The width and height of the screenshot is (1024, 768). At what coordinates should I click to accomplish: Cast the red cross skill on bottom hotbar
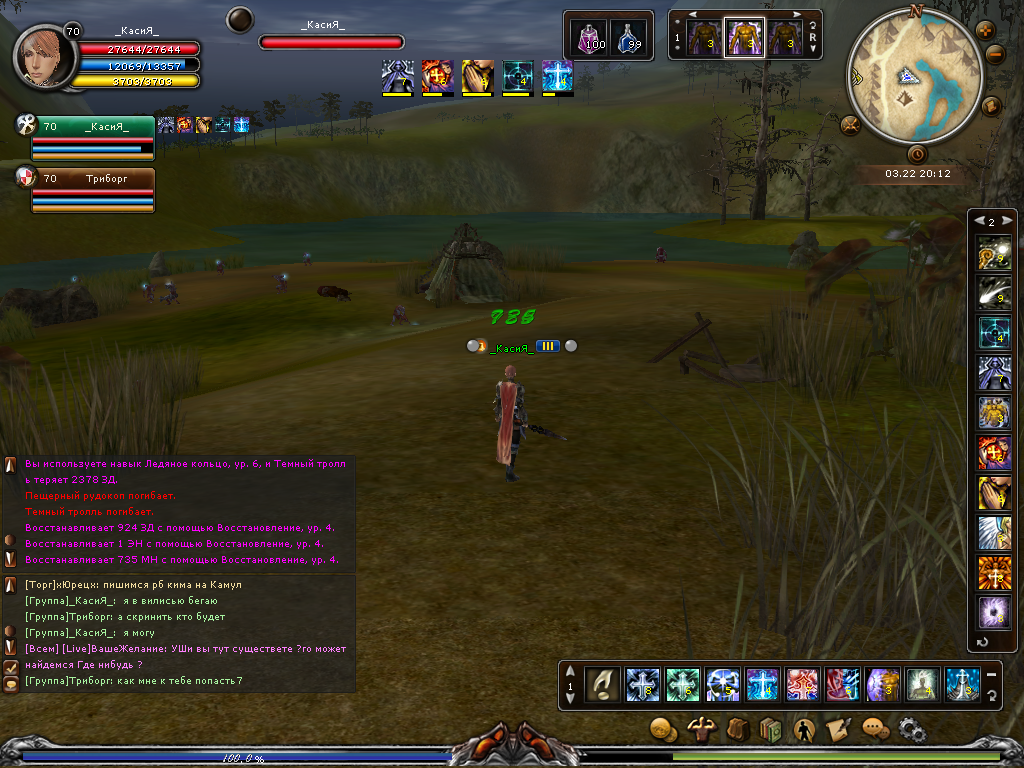tap(802, 684)
